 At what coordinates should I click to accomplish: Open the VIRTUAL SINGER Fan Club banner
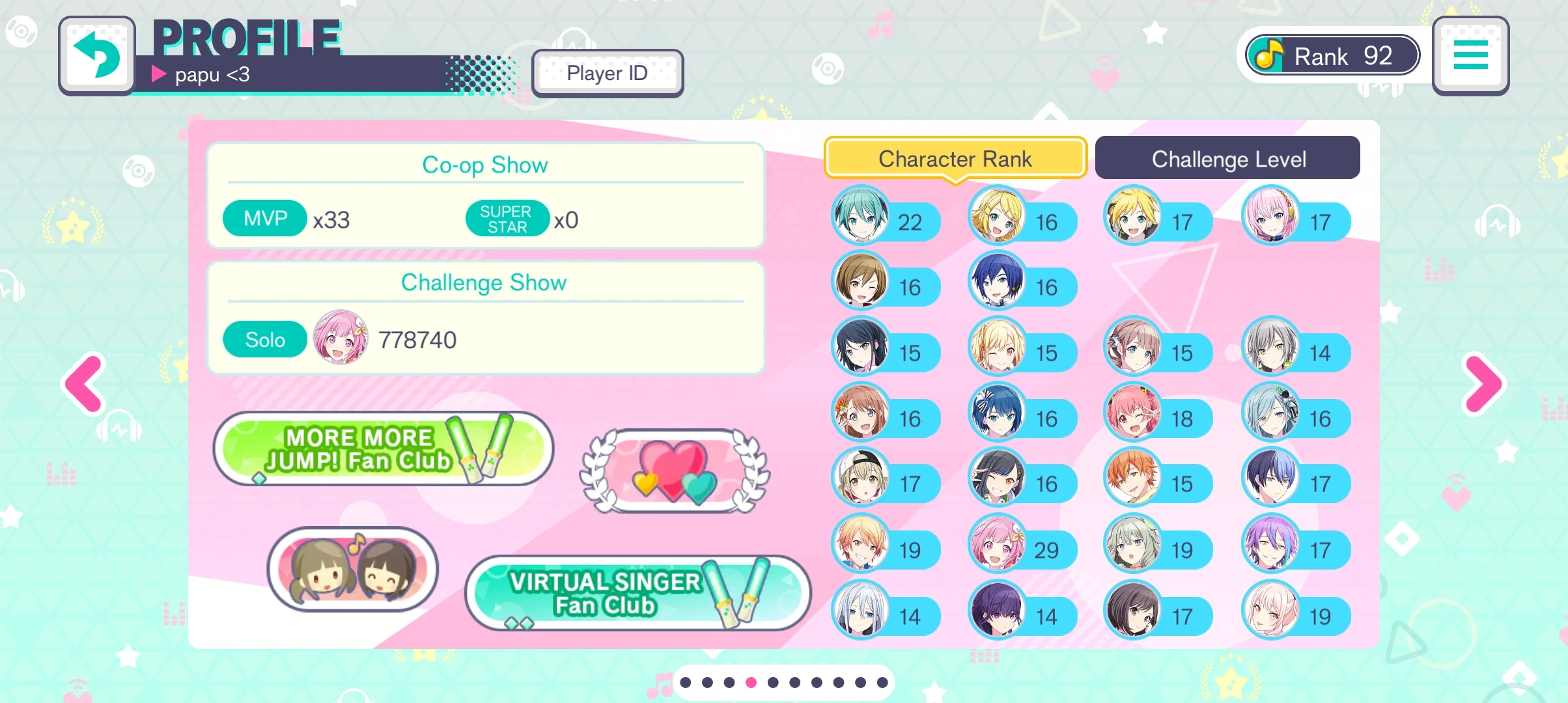(x=637, y=593)
